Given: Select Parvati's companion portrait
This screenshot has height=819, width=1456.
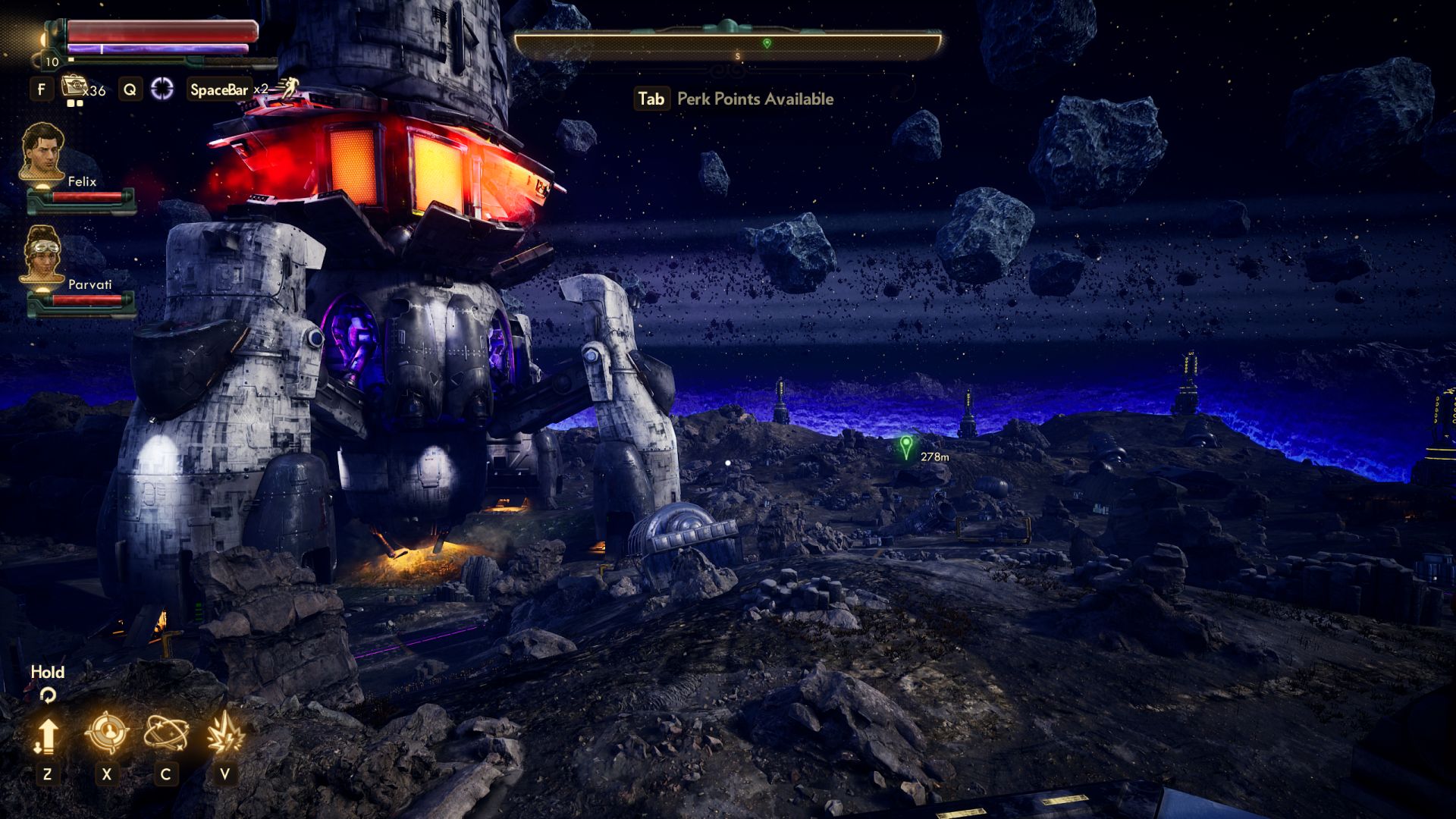Looking at the screenshot, I should [42, 254].
